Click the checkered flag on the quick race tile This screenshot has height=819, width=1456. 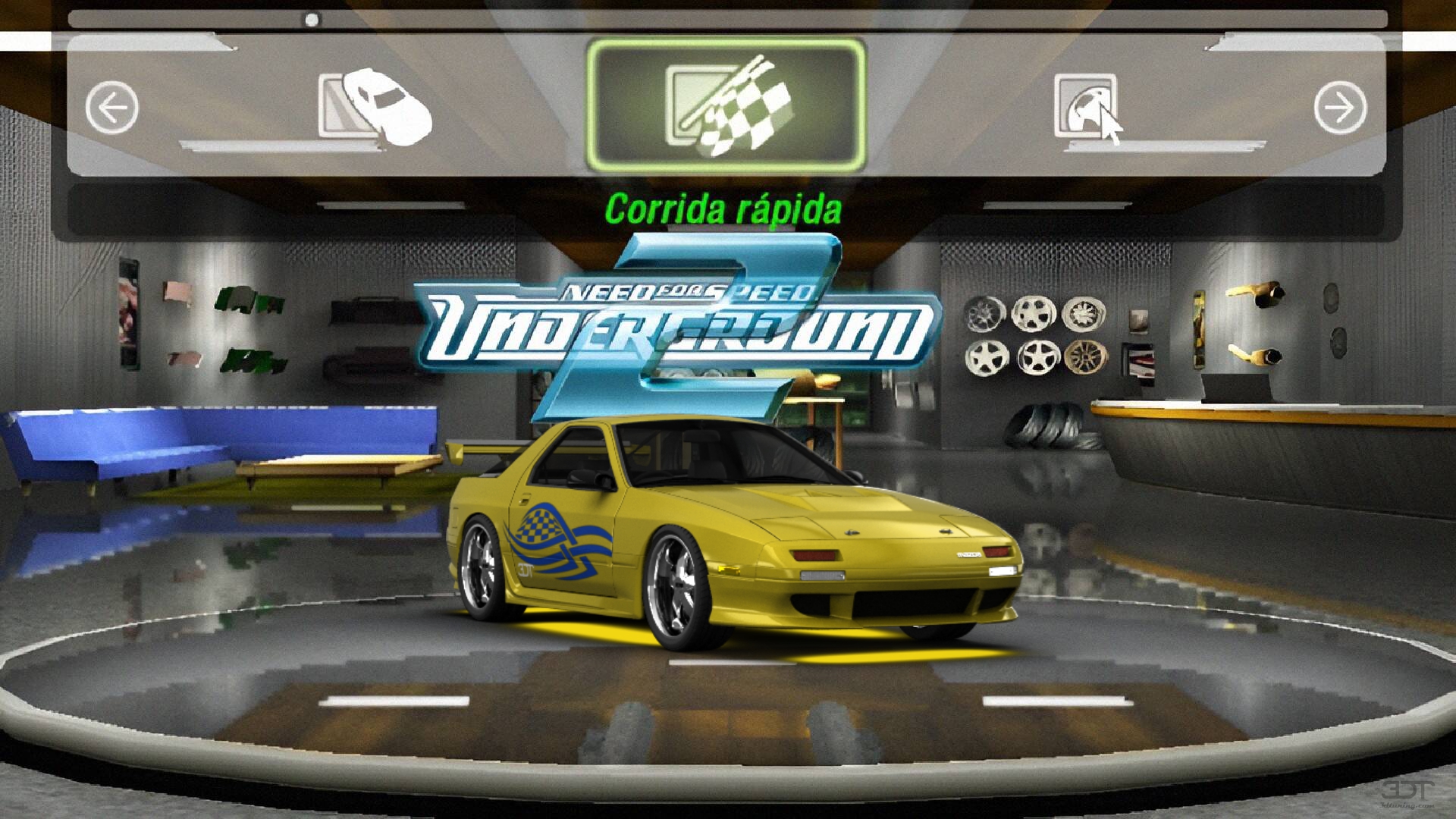tap(747, 114)
